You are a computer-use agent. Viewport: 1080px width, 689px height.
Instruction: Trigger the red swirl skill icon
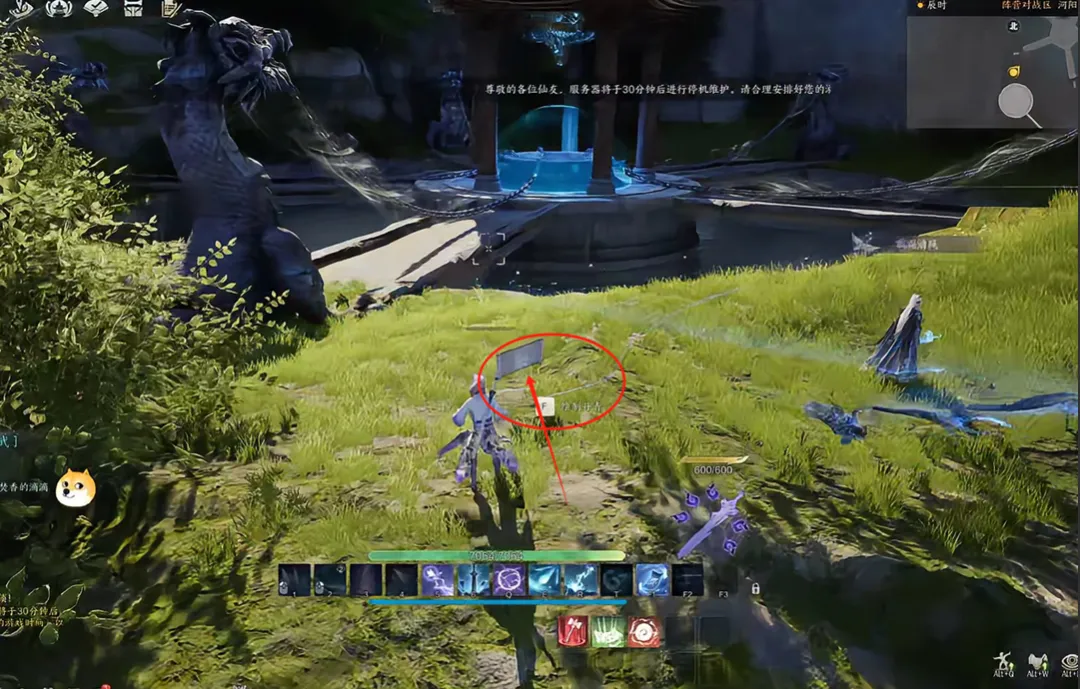coord(644,632)
